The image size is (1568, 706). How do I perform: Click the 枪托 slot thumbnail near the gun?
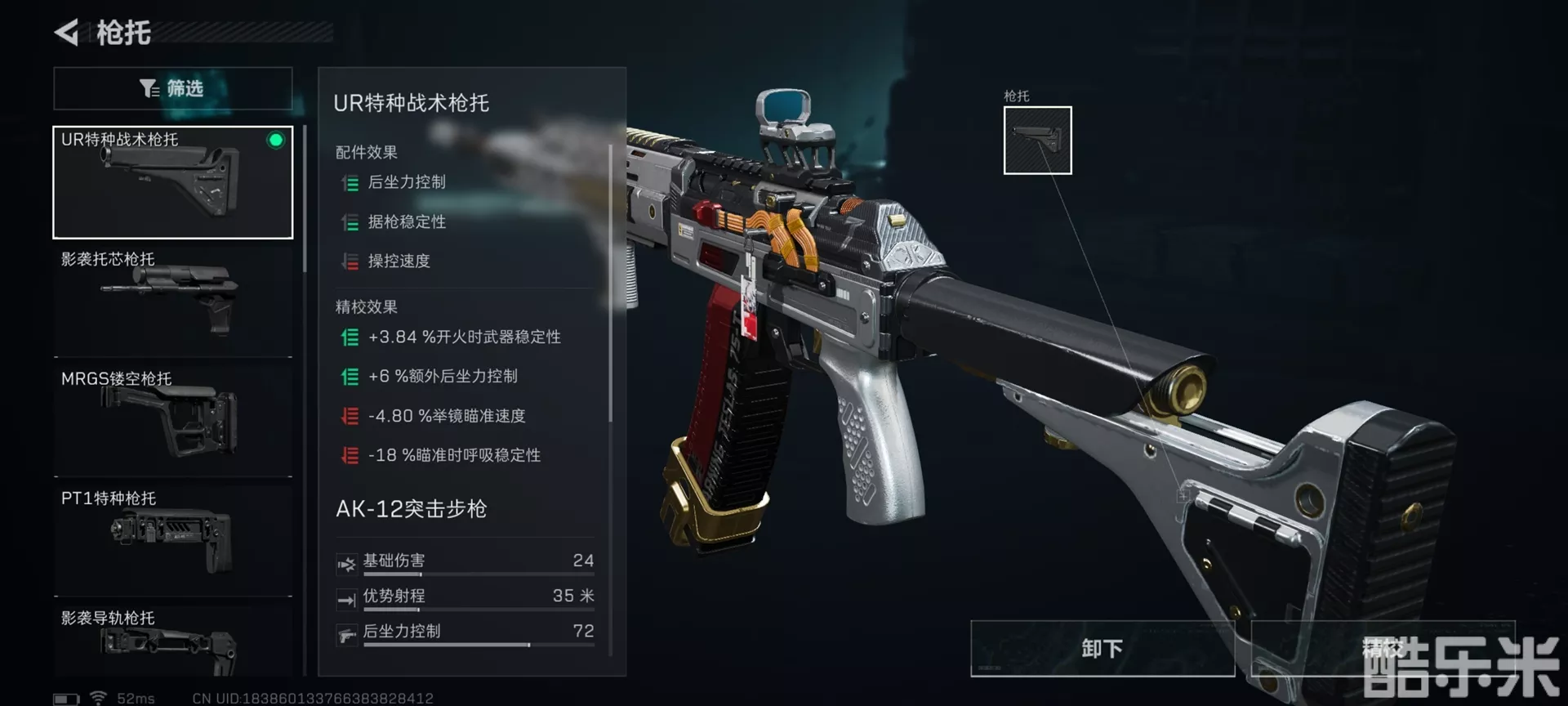pyautogui.click(x=1037, y=140)
